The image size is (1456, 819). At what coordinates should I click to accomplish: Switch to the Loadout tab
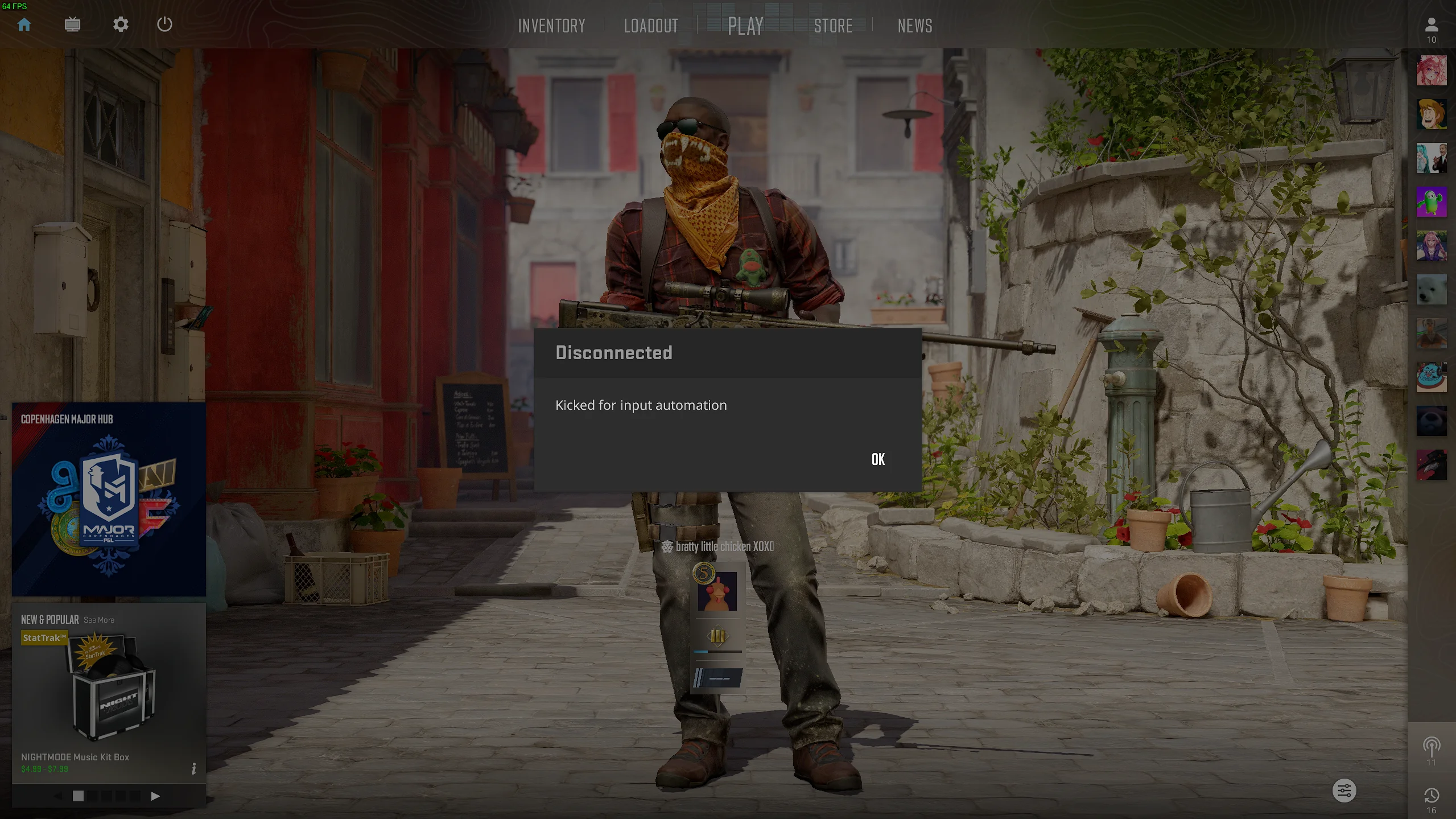(x=651, y=26)
